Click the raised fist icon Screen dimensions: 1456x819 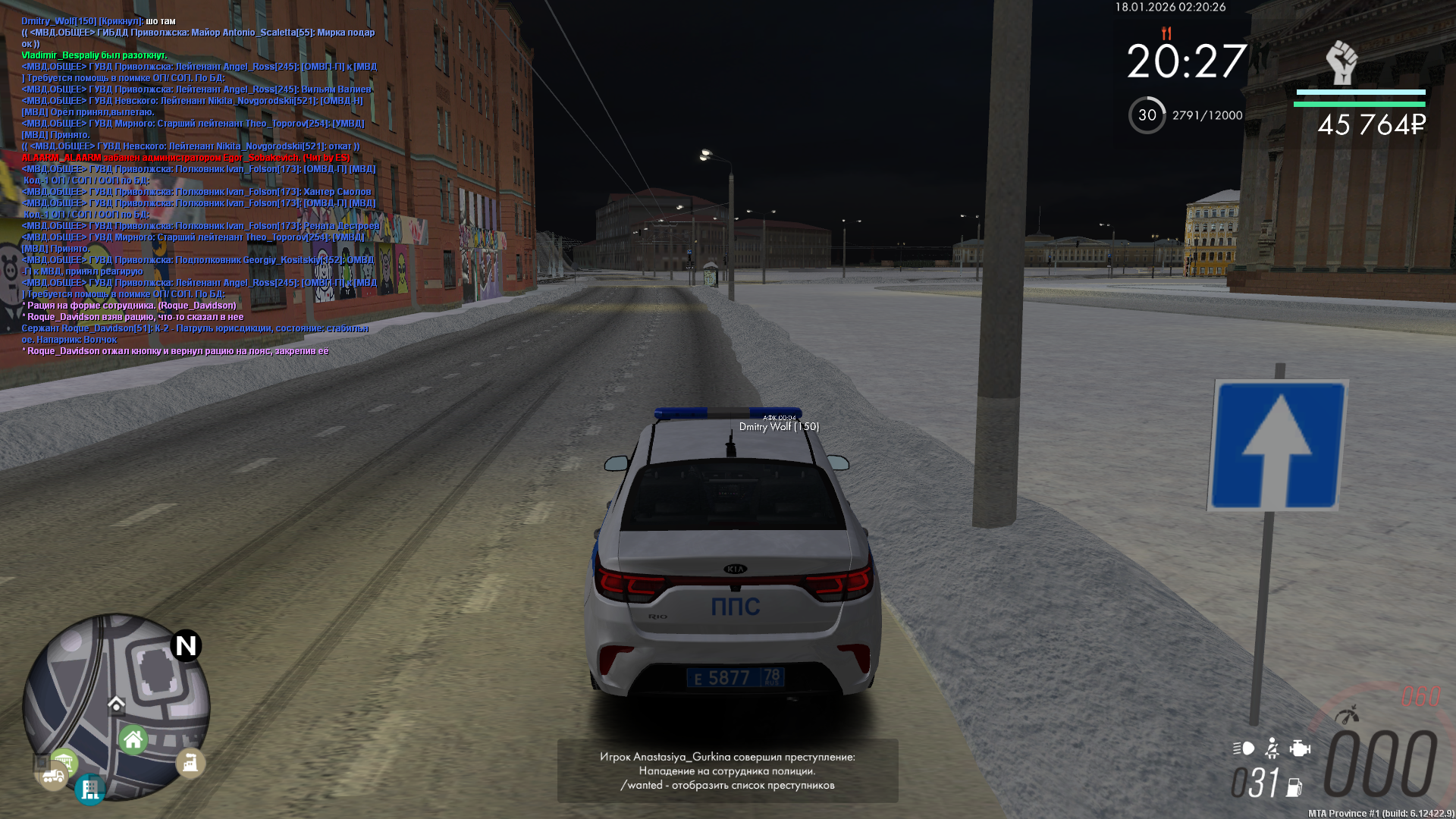[x=1341, y=62]
